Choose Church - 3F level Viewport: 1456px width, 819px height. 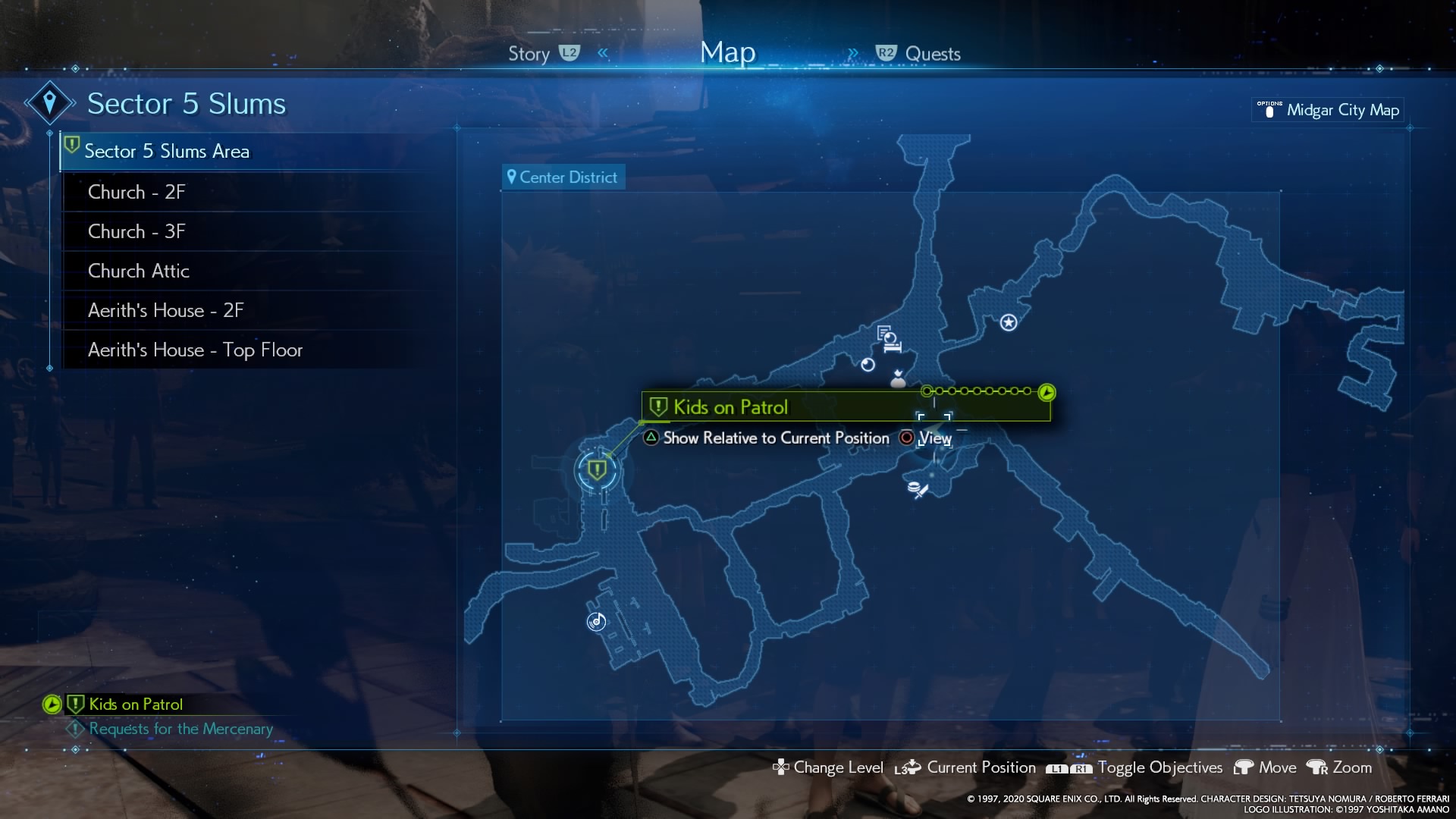[x=136, y=231]
